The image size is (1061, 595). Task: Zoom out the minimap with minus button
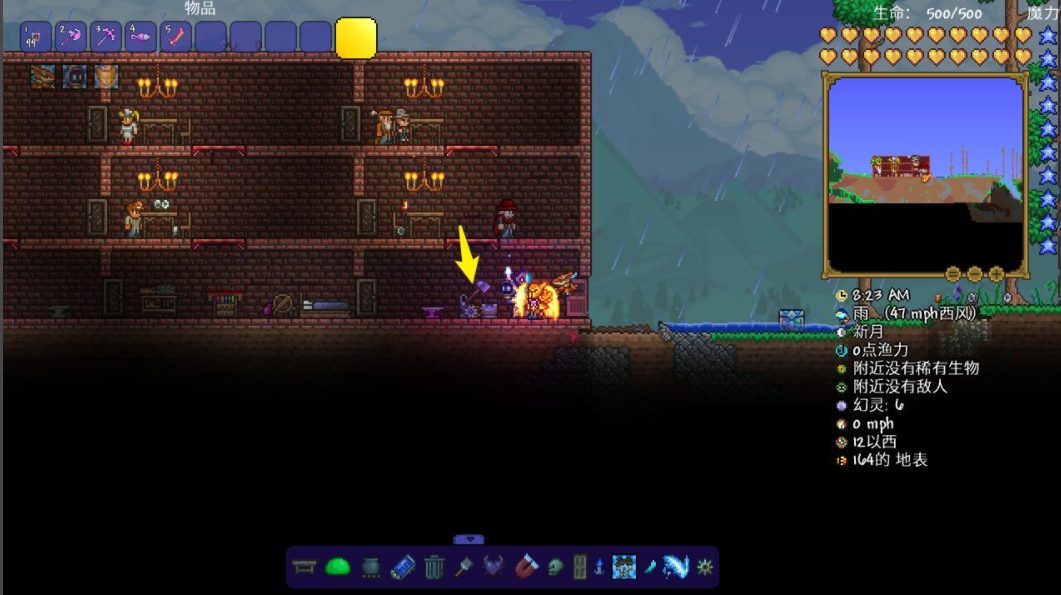(x=952, y=274)
